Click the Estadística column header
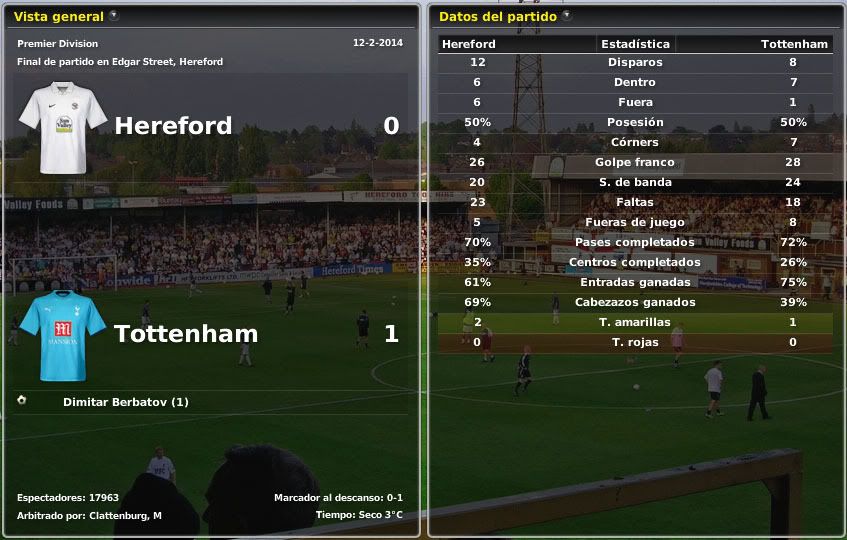The width and height of the screenshot is (847, 540). 635,44
